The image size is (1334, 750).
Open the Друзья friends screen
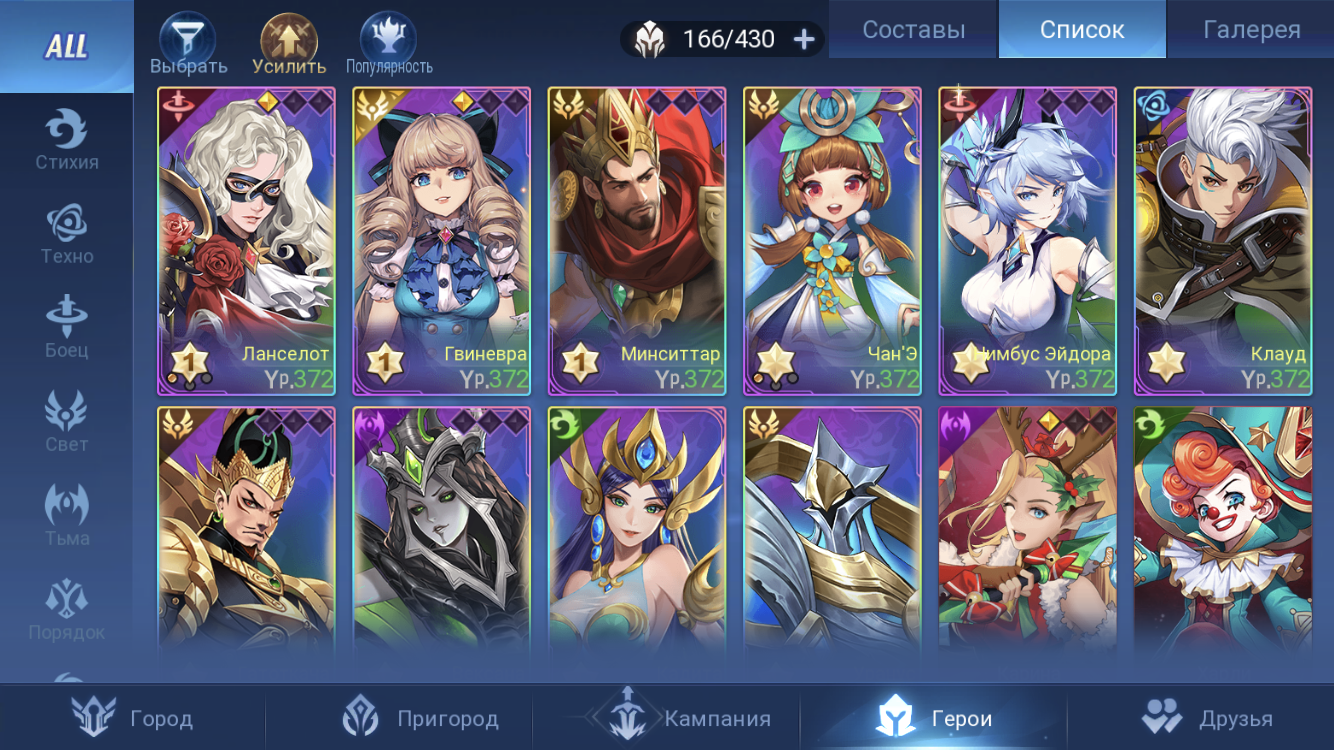point(1200,717)
